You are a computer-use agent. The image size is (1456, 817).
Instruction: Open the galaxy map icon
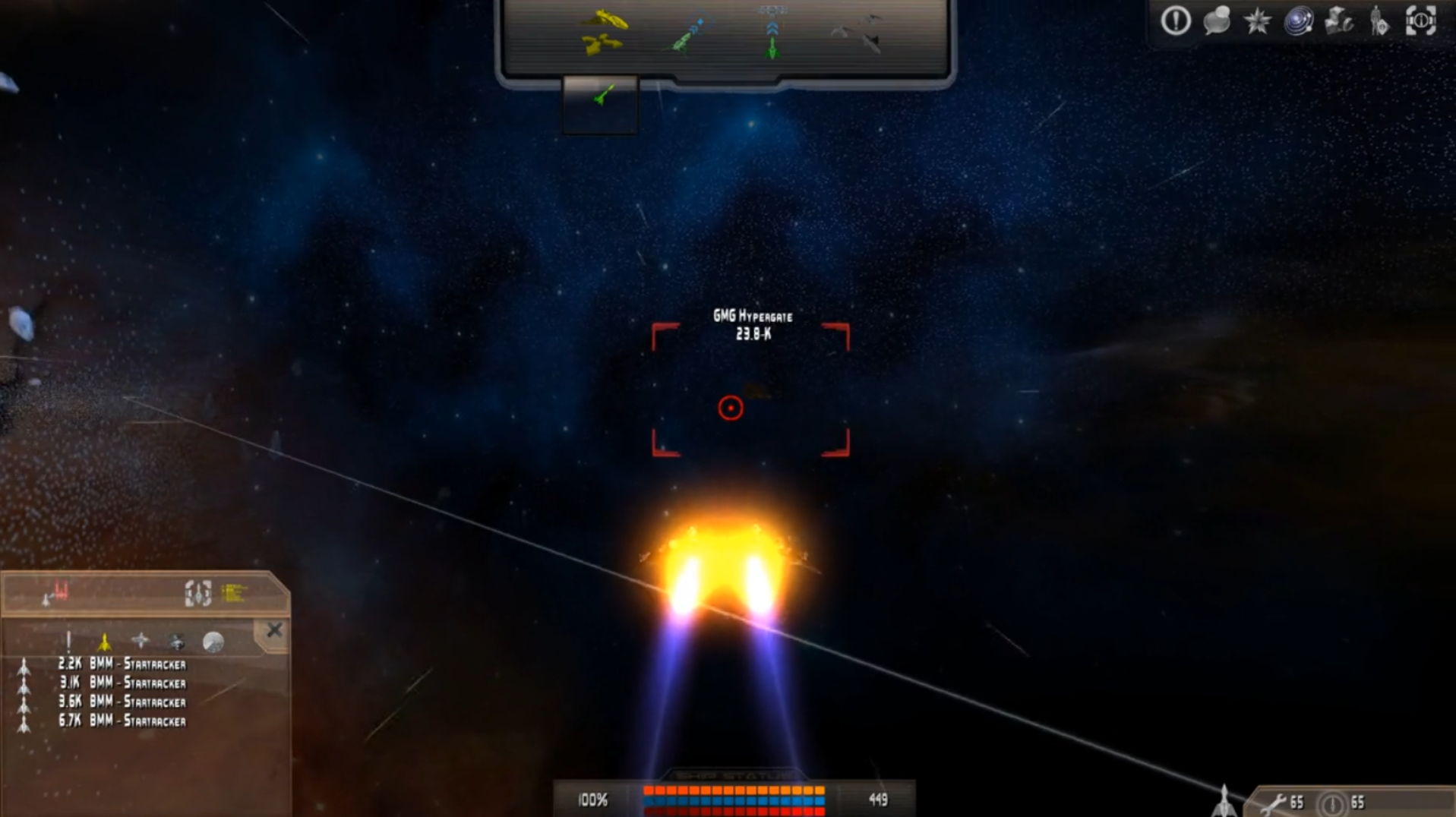coord(1298,21)
